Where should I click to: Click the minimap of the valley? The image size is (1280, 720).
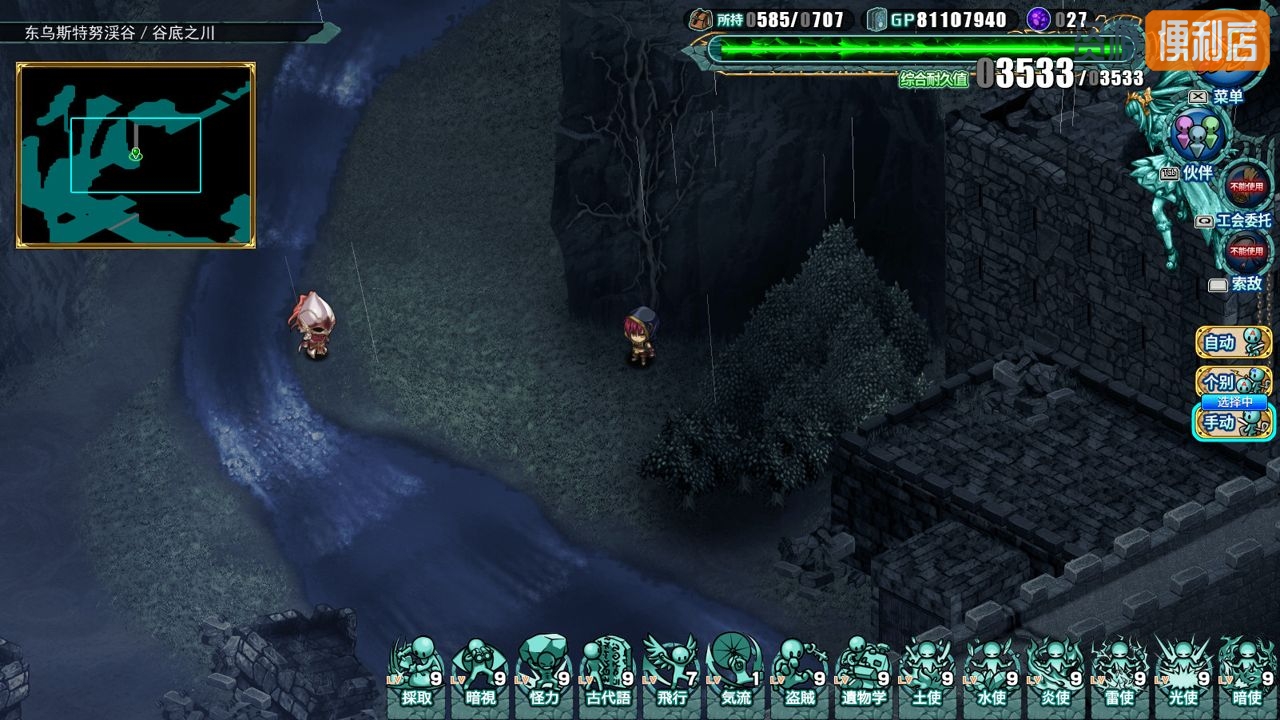pyautogui.click(x=136, y=155)
